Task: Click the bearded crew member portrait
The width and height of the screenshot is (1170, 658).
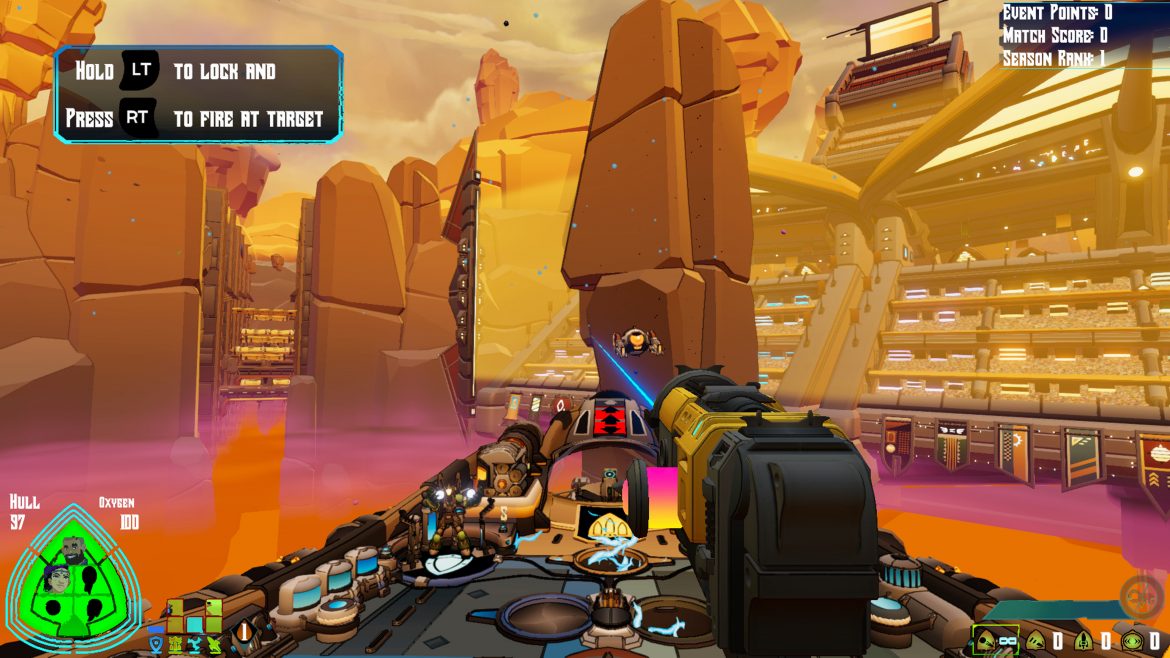Action: click(x=75, y=550)
